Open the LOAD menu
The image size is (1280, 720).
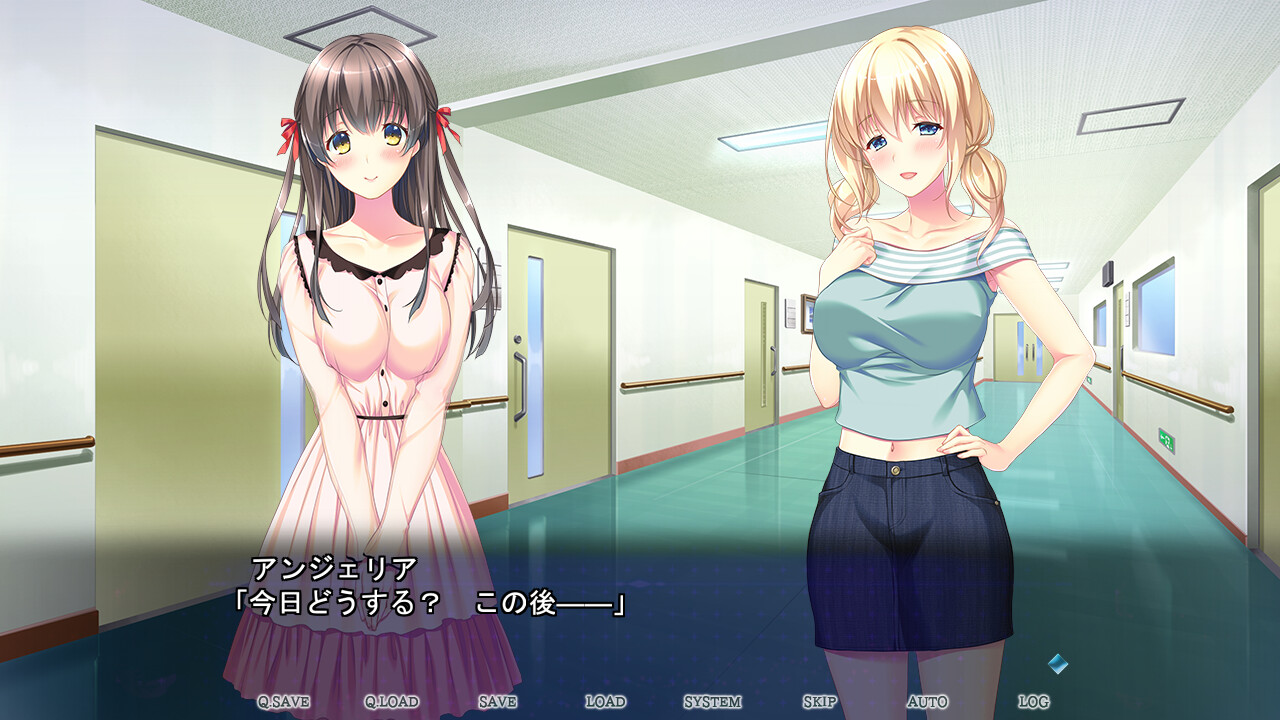(605, 702)
